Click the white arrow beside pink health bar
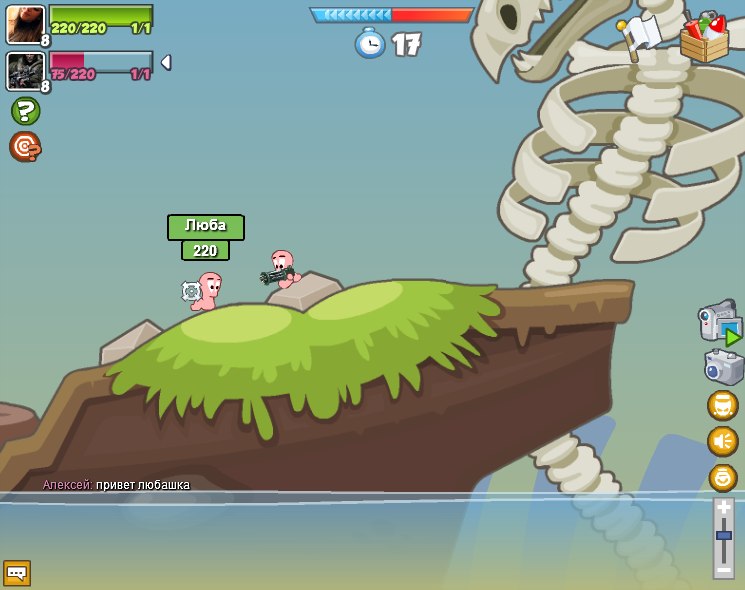 tap(165, 62)
